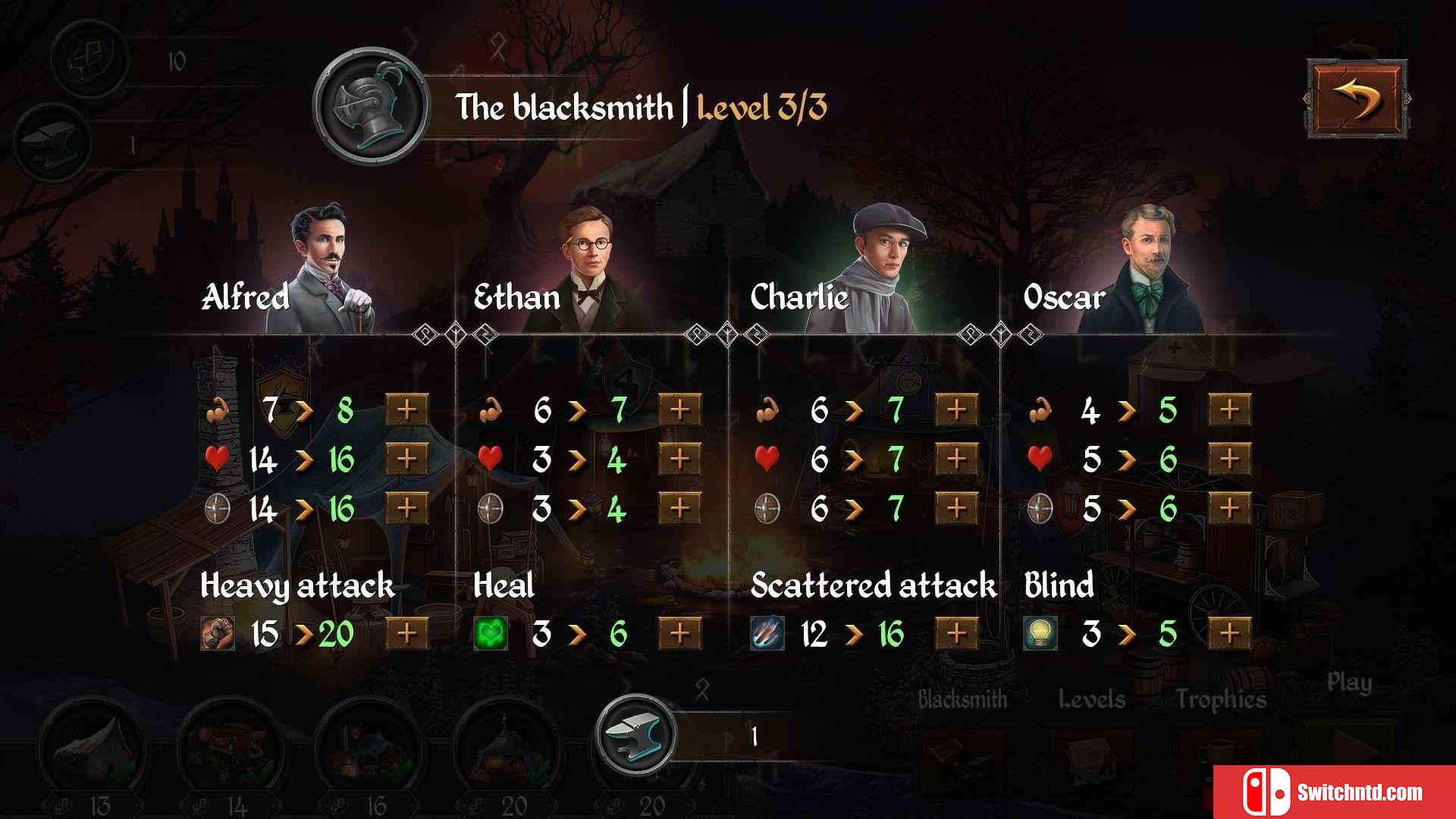Increase Ethan's strength stat
Screen dimensions: 1456x819
[679, 409]
